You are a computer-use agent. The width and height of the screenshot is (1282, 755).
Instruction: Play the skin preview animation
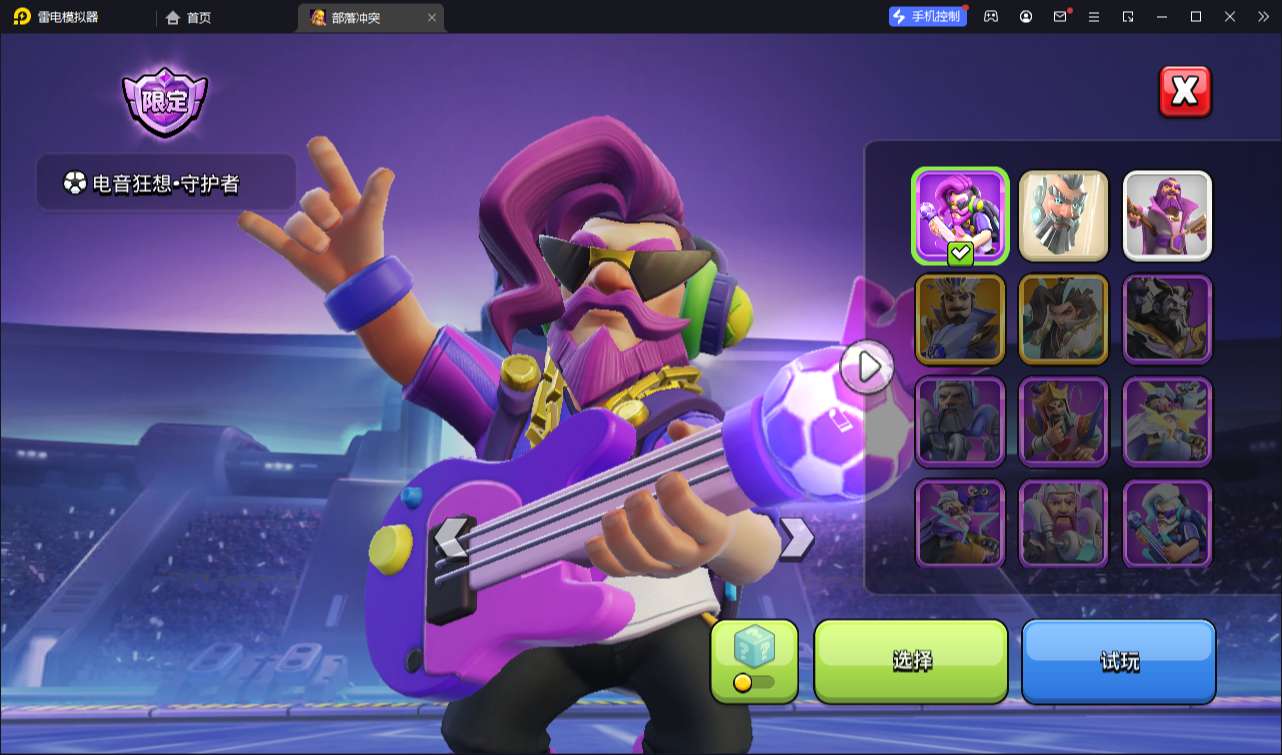click(866, 367)
